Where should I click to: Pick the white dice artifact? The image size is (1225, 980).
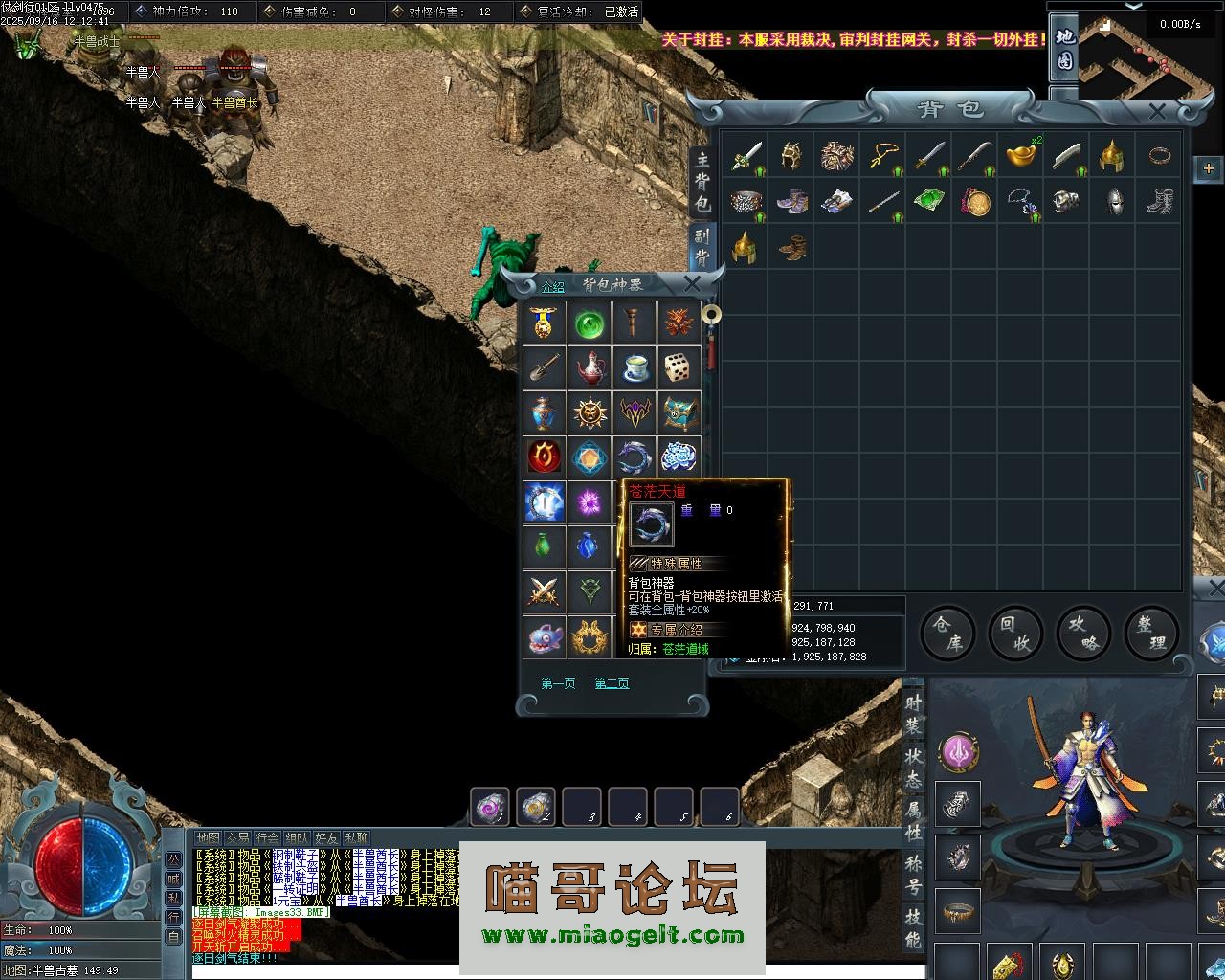[679, 367]
